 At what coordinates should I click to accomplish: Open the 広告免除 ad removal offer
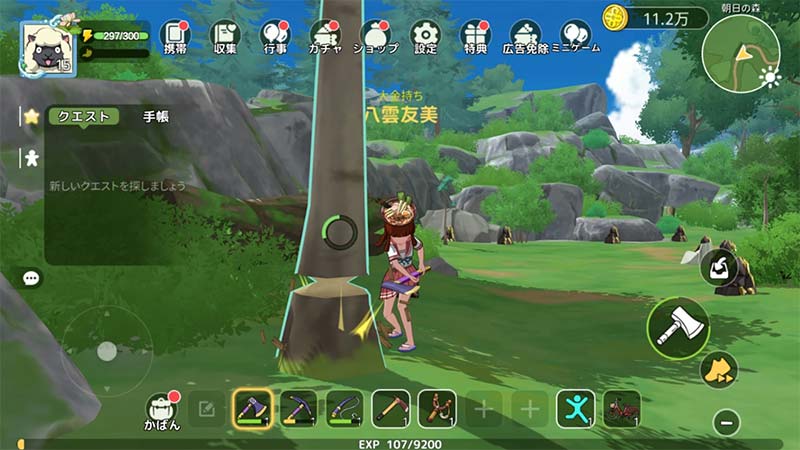tap(526, 36)
